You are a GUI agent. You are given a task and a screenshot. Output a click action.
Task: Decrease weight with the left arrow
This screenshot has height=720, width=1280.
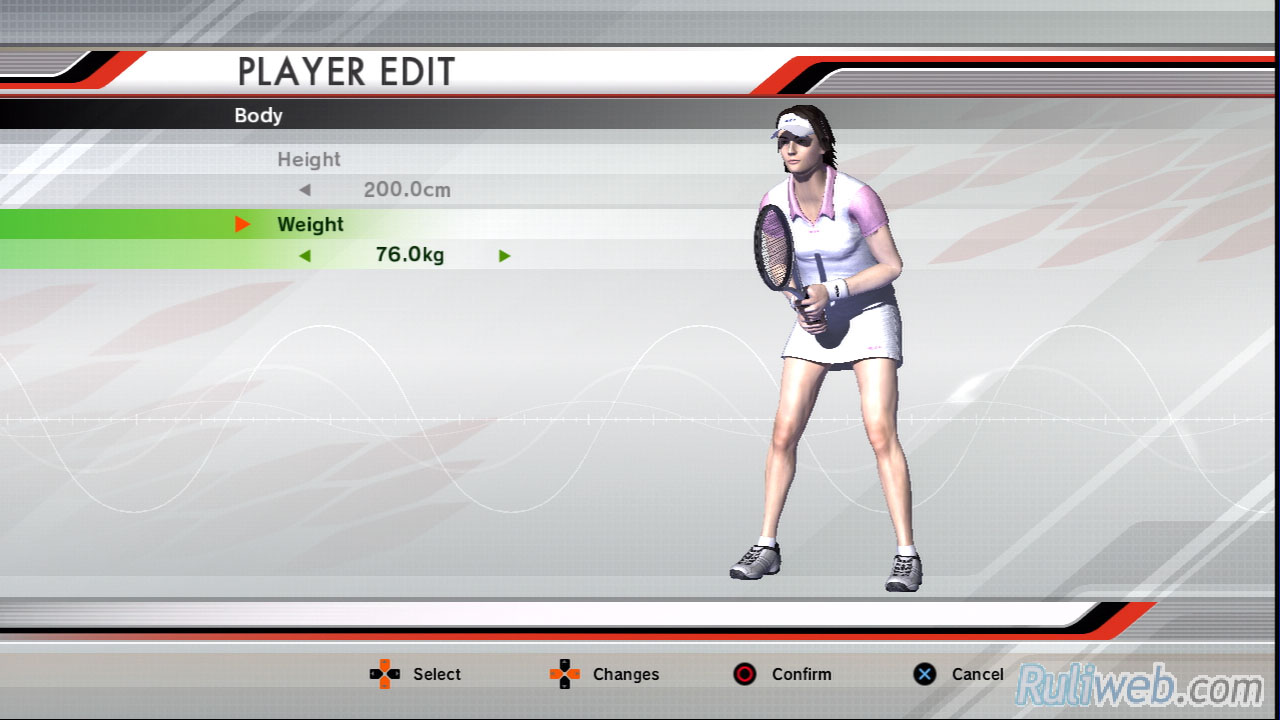(305, 256)
